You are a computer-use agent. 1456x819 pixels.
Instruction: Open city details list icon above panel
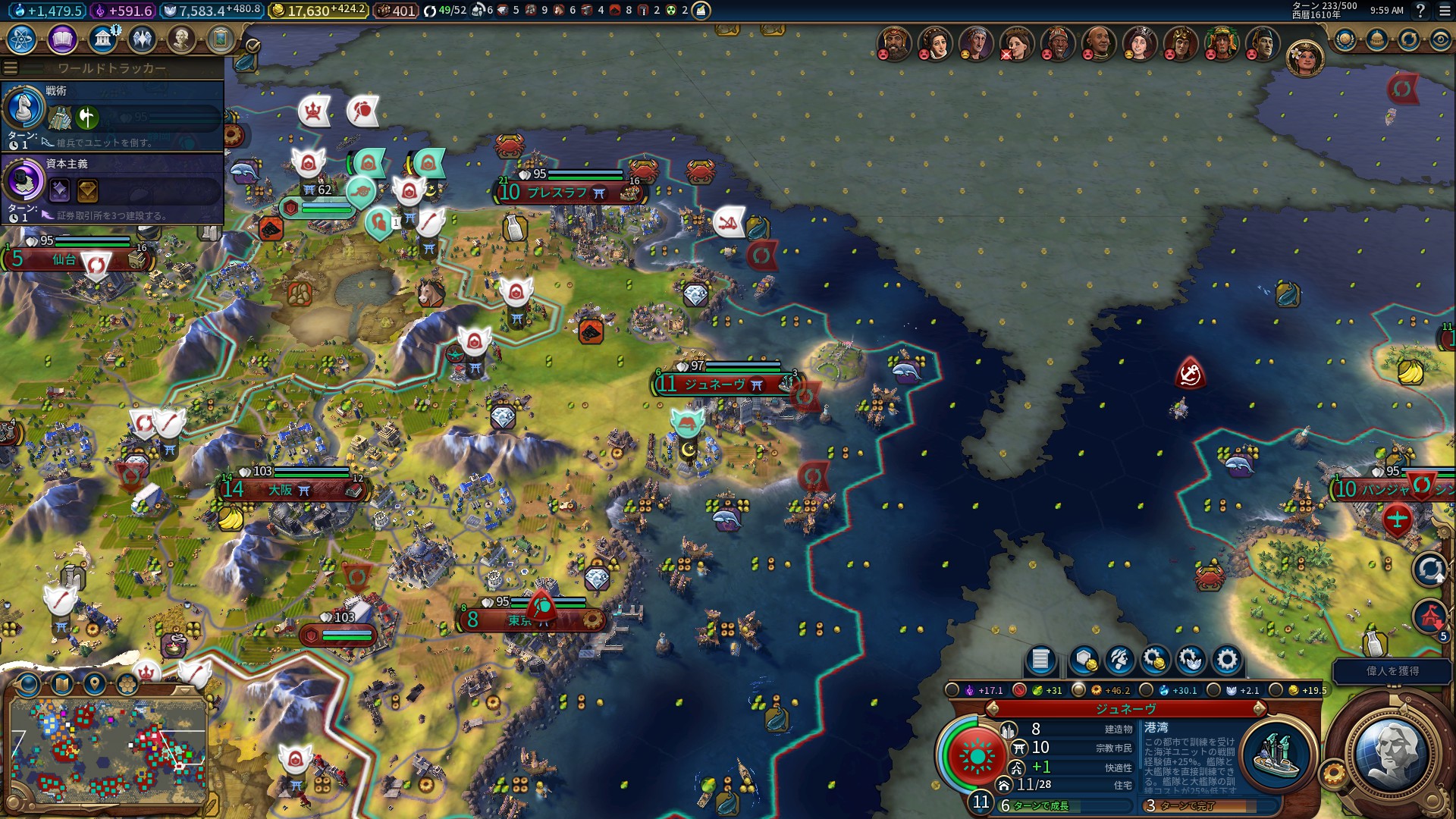tap(1040, 661)
